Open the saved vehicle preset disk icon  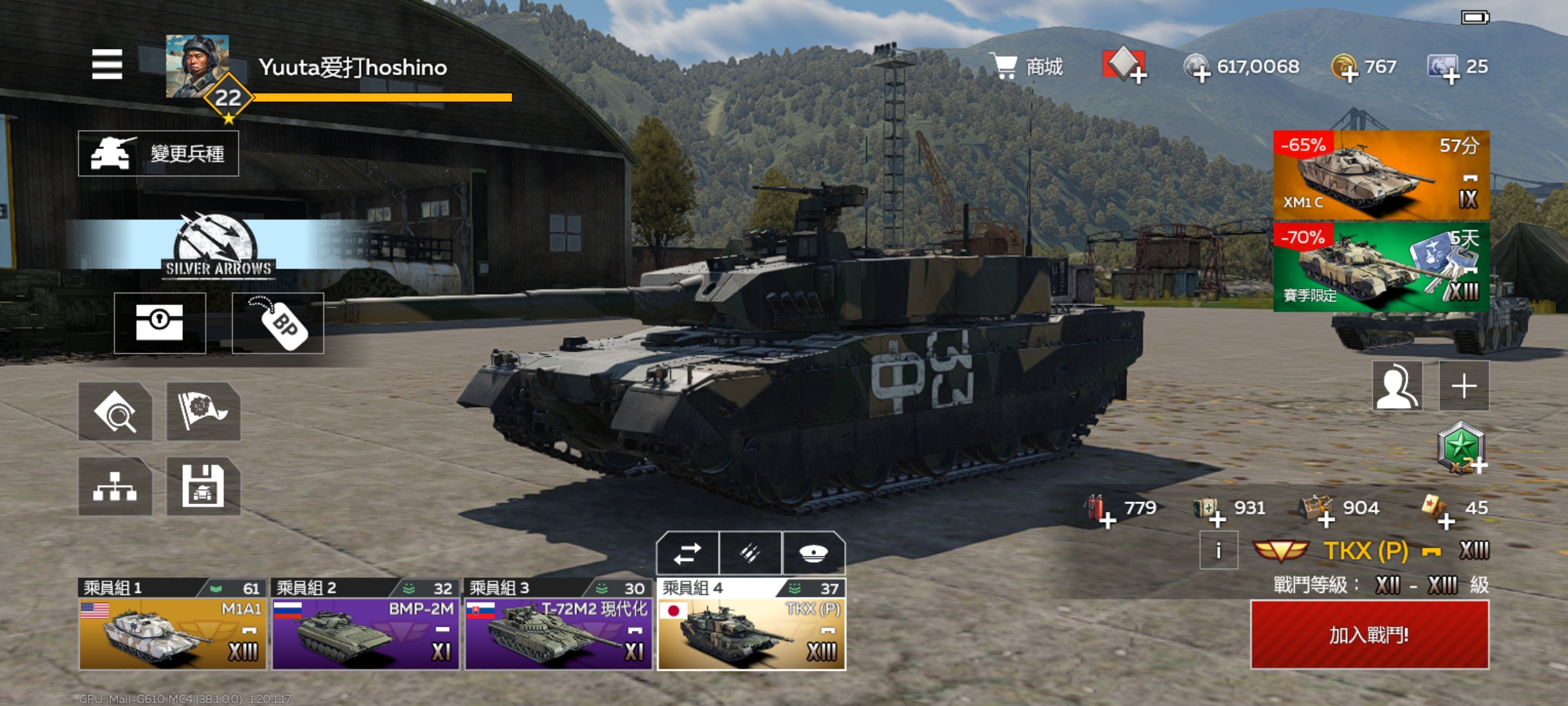coord(203,486)
